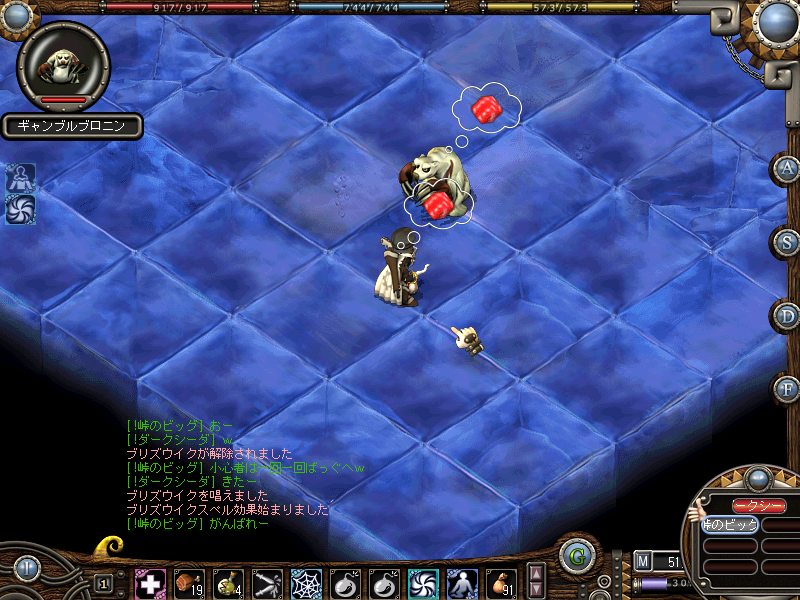This screenshot has height=600, width=800.
Task: Select the target portrait of ギャンブルブロニン
Action: [x=62, y=65]
